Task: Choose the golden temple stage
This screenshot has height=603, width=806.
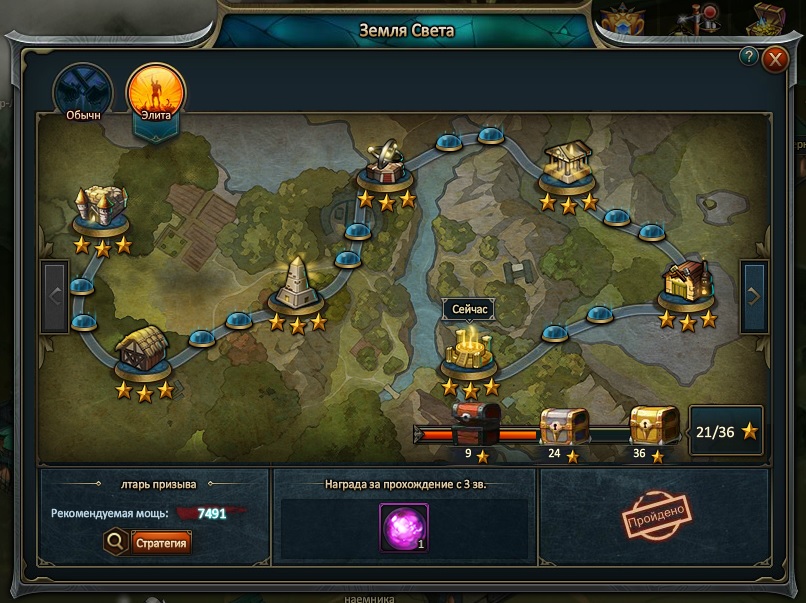Action: pos(568,167)
